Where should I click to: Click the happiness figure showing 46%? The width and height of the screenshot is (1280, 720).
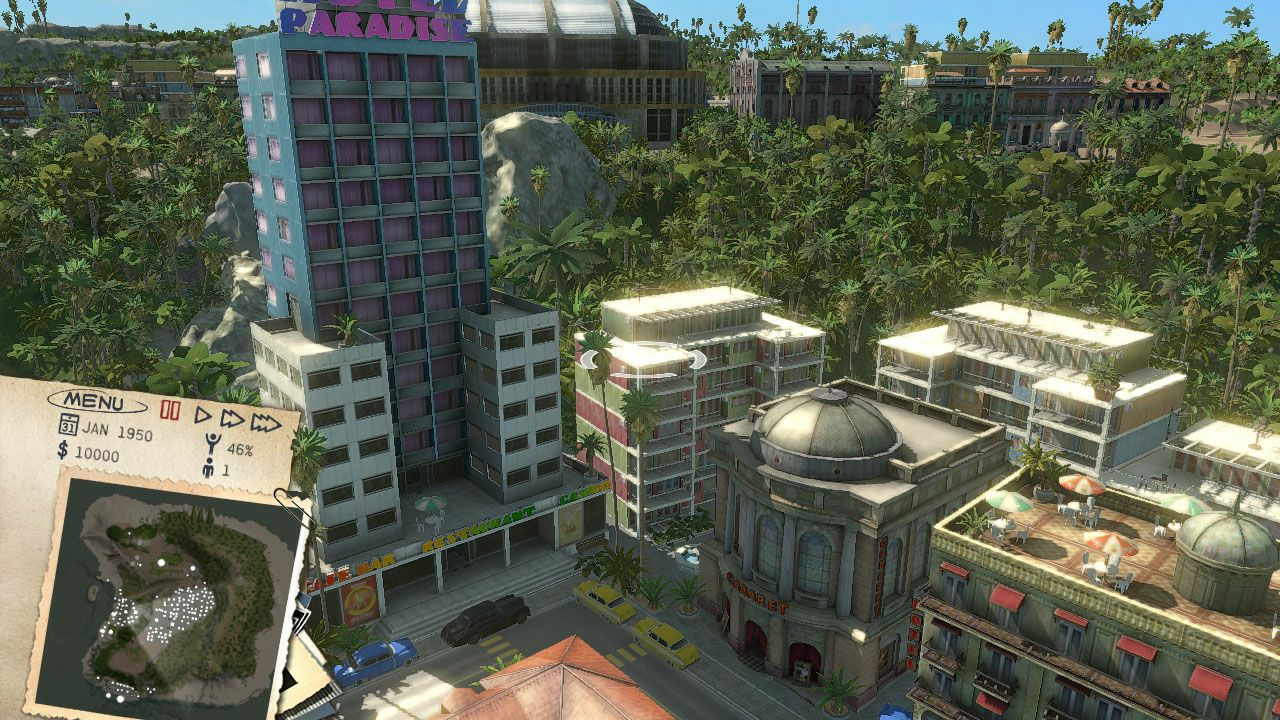[213, 444]
